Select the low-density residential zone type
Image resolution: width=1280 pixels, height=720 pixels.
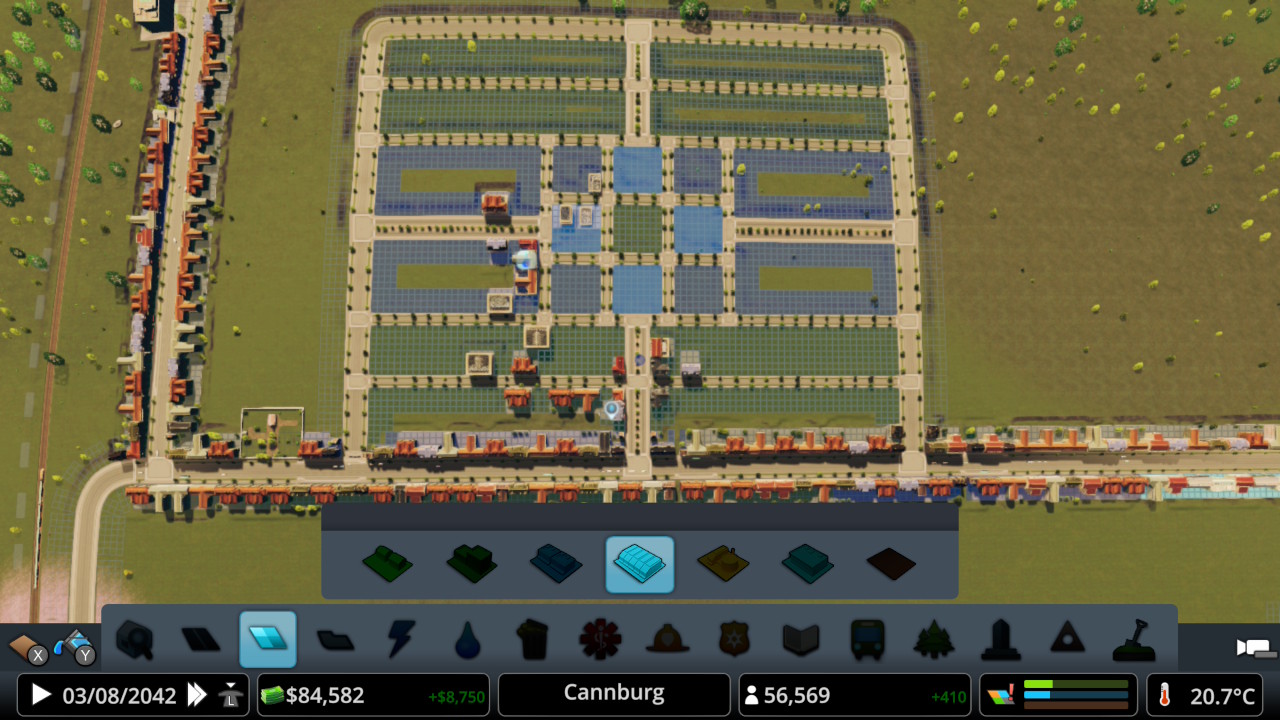[x=387, y=564]
